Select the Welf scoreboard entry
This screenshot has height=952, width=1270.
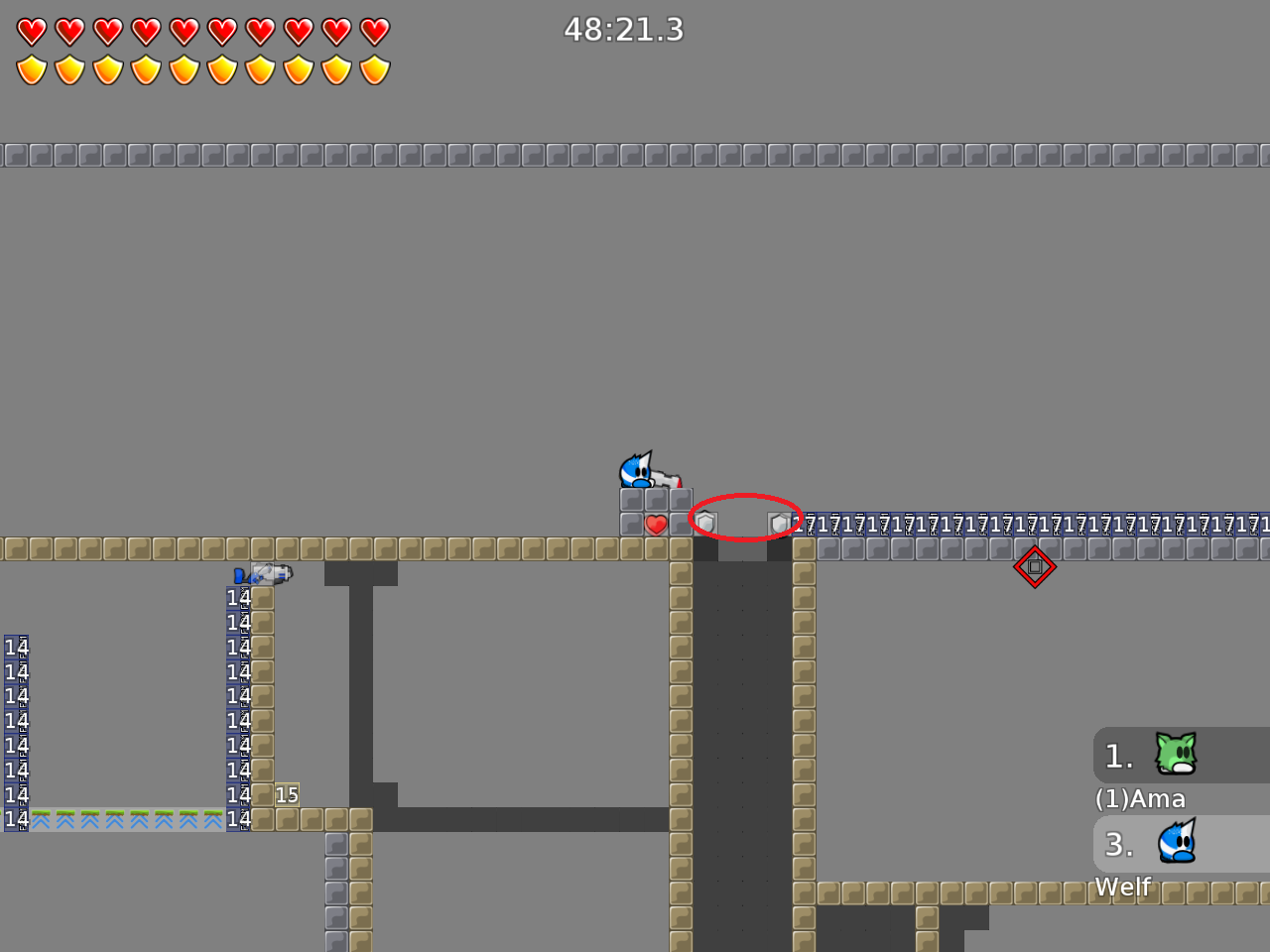pos(1122,888)
